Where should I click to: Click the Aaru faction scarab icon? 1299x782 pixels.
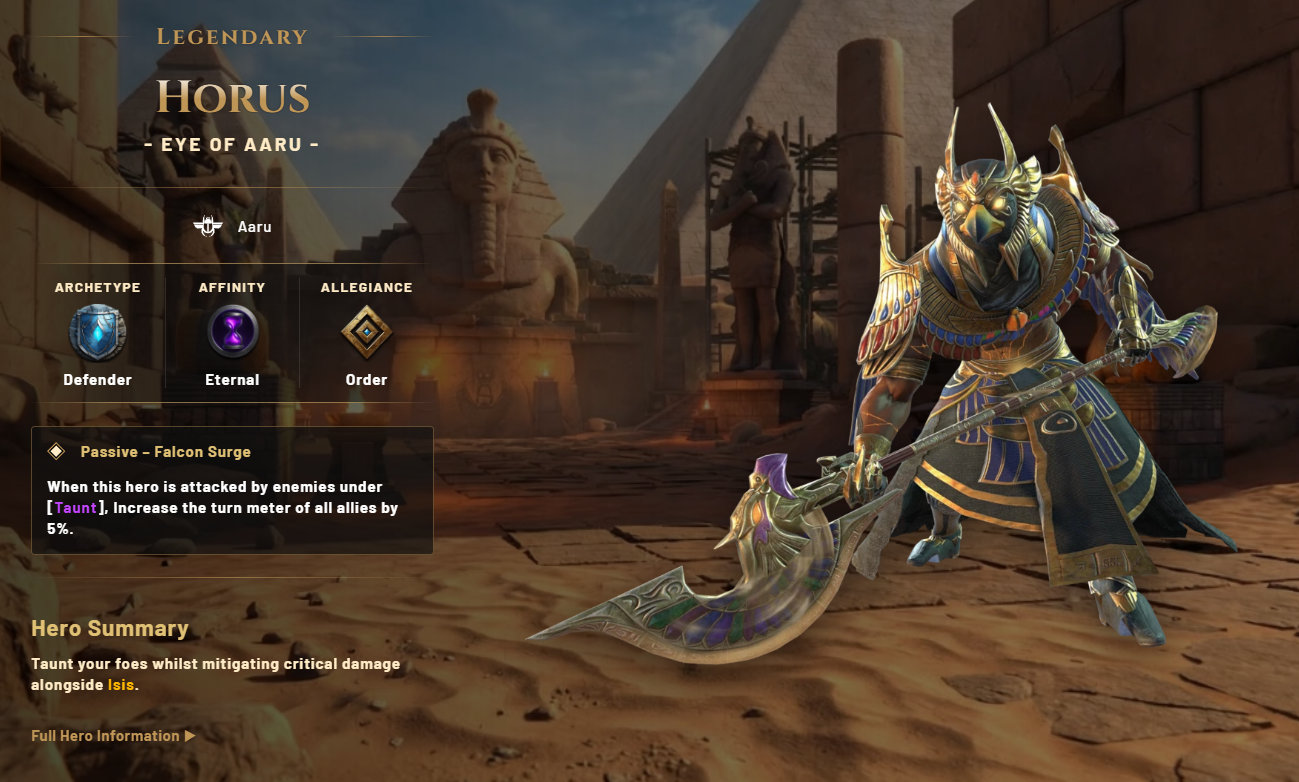tap(210, 225)
